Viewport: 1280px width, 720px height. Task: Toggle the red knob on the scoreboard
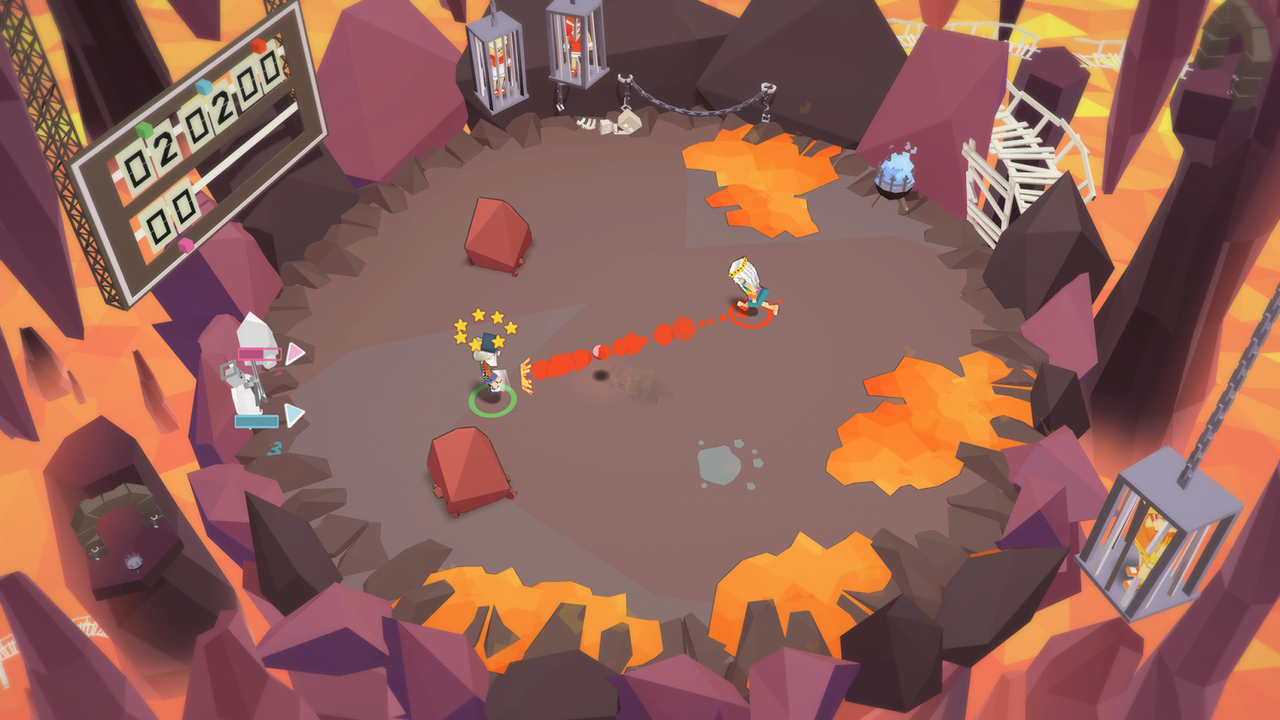click(258, 46)
